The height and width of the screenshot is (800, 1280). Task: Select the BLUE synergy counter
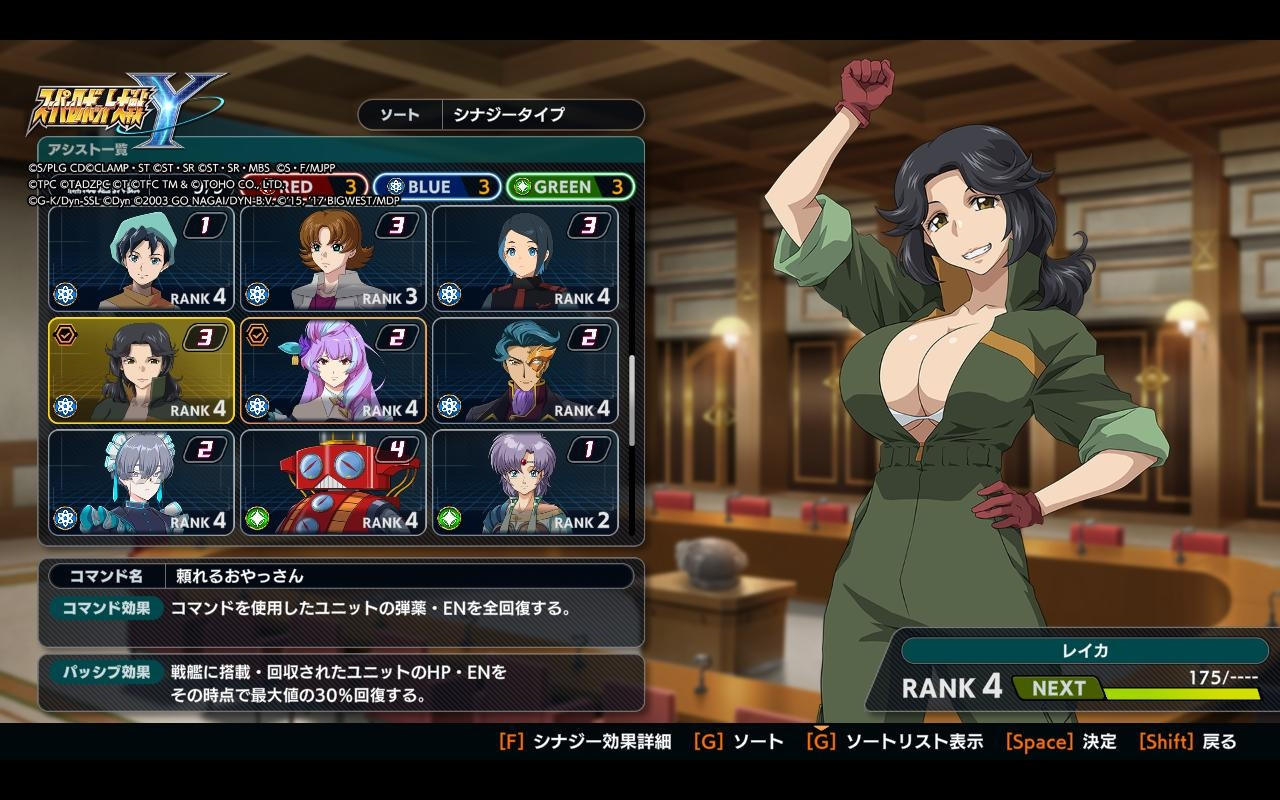coord(437,187)
